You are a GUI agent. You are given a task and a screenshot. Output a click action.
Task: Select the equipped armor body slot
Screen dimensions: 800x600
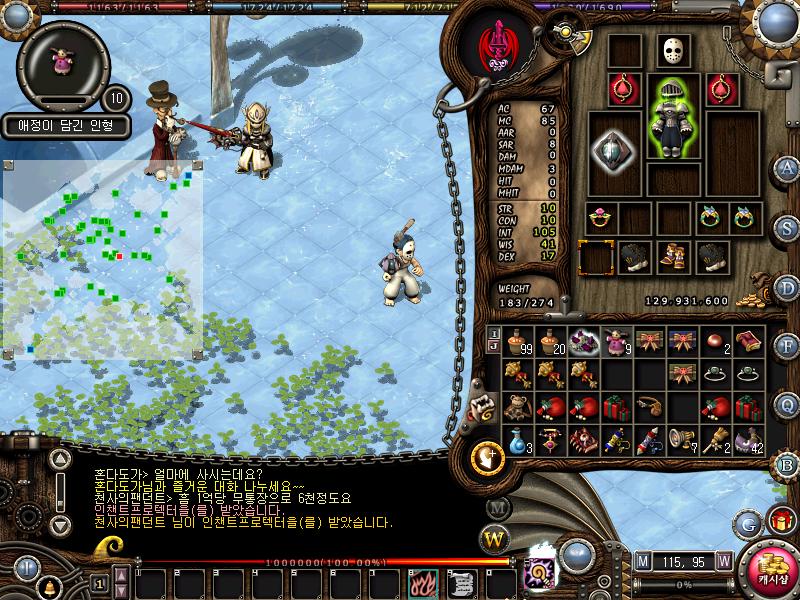coord(672,118)
